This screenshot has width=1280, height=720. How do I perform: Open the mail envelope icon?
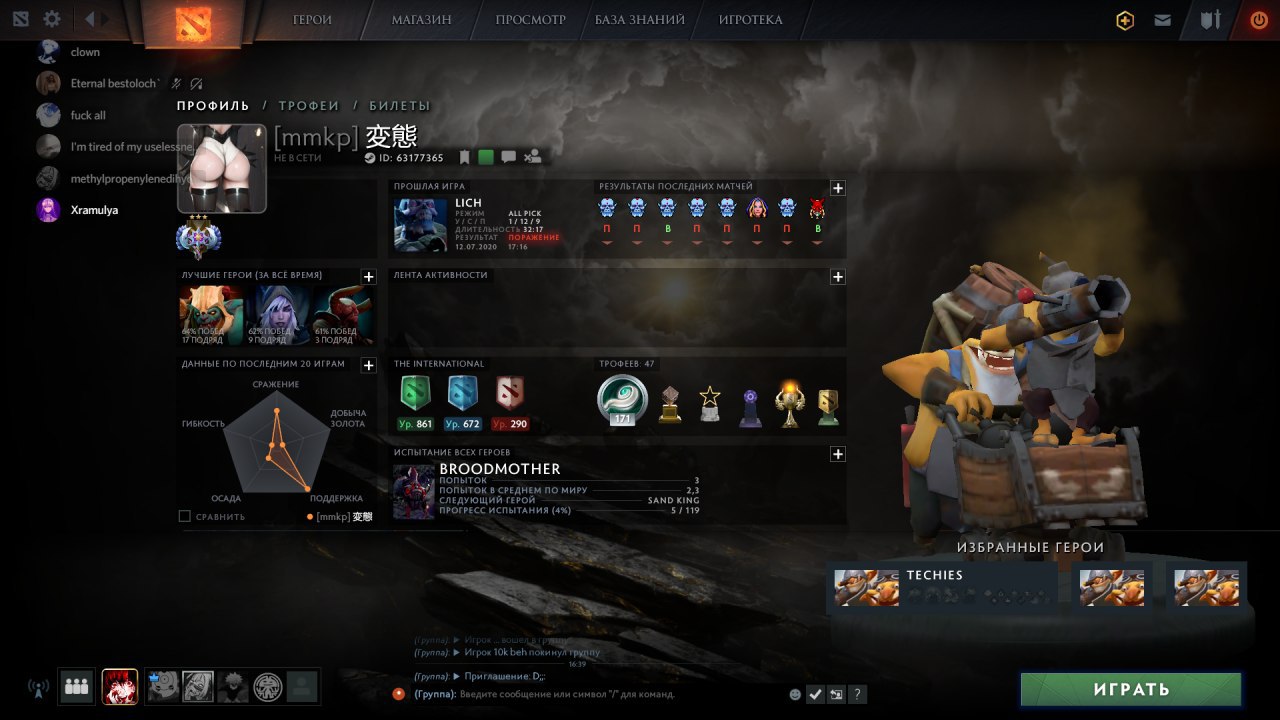point(1162,20)
